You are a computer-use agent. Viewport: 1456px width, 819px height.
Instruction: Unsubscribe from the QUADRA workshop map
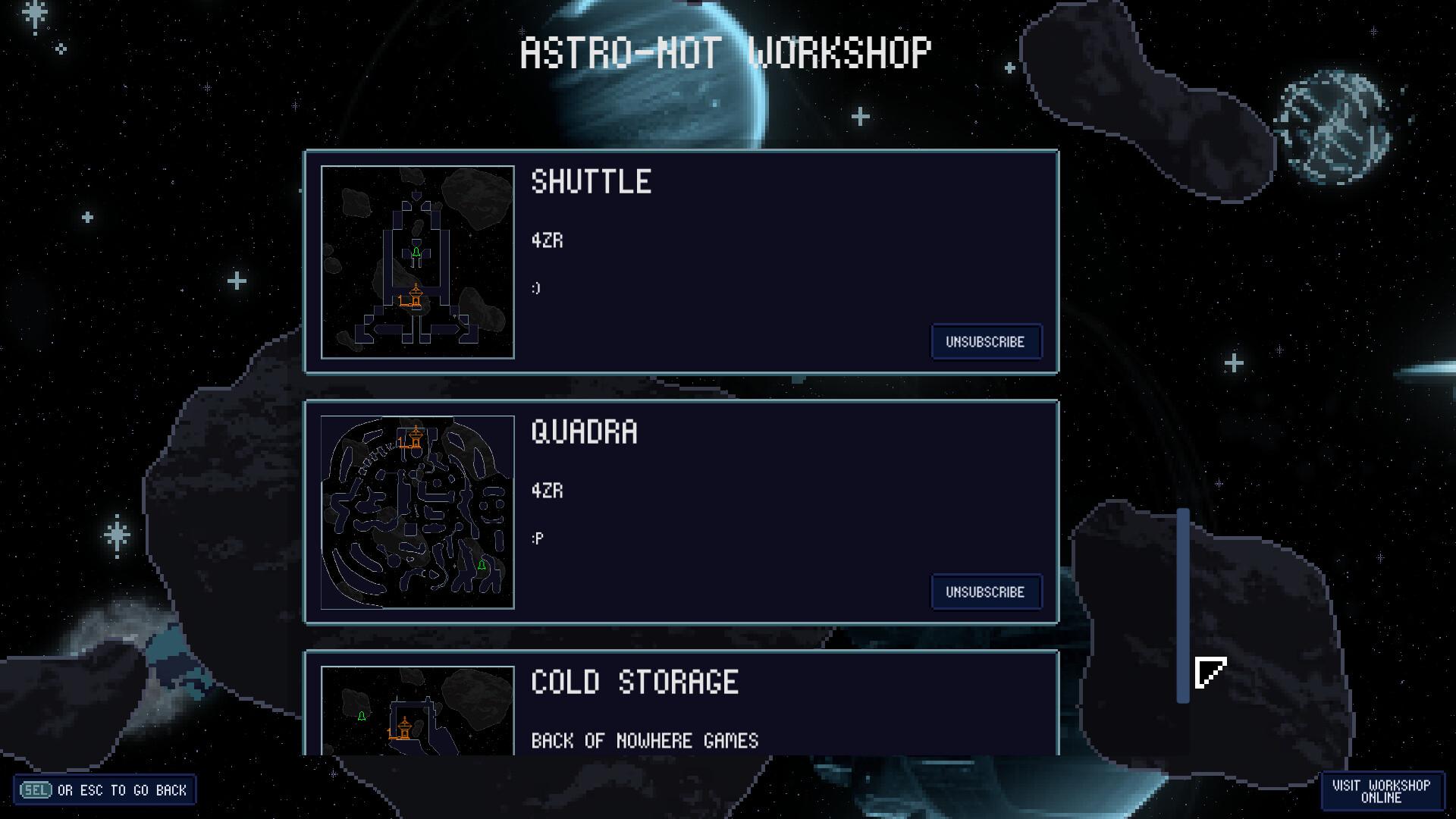coord(986,592)
